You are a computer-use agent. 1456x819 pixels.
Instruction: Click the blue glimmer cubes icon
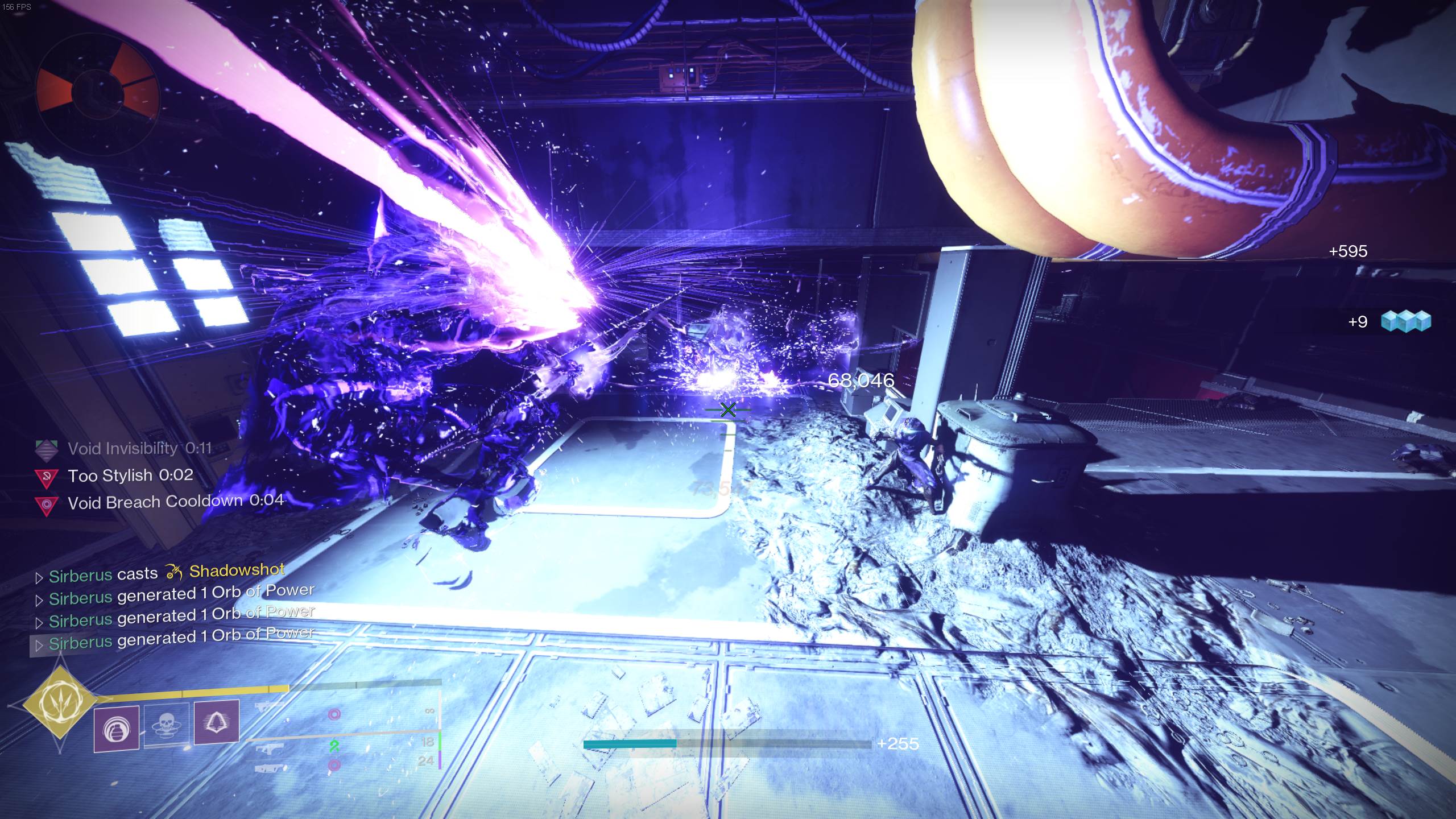(1413, 321)
